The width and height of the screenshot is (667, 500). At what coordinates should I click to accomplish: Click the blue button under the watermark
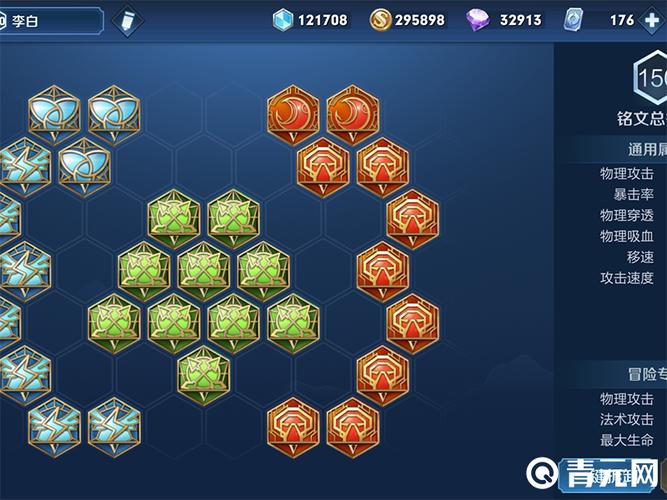610,478
